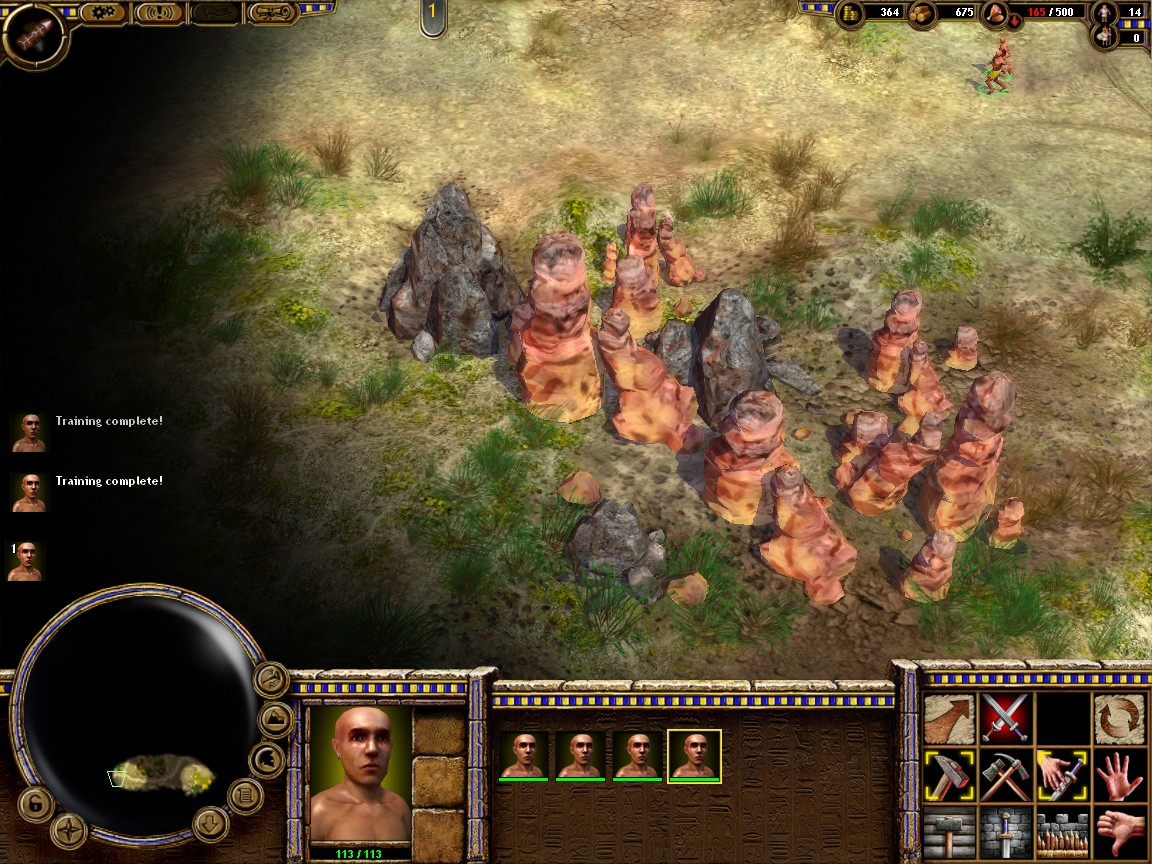Click the thumbs-down dismiss command

1120,832
